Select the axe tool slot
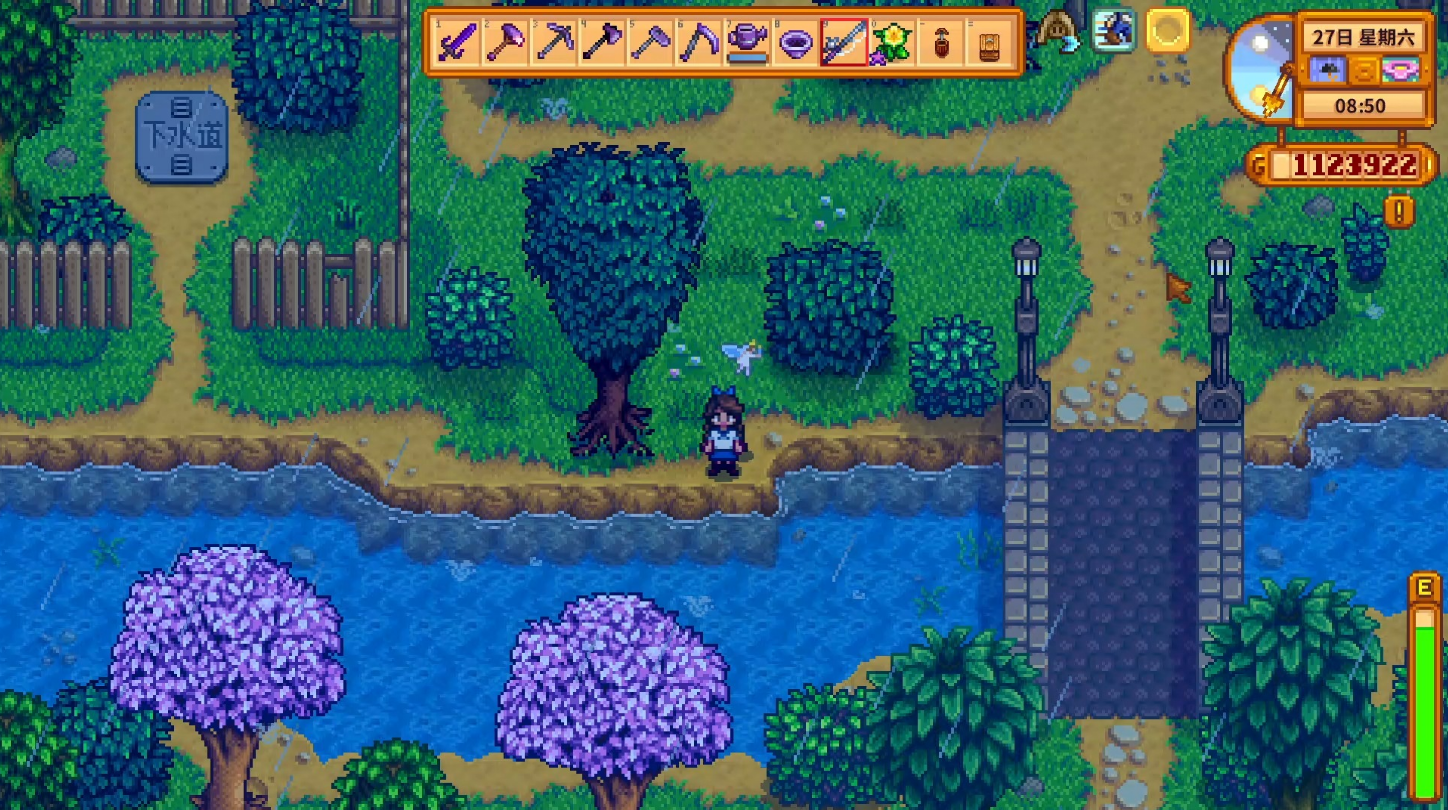Screen dimensions: 1448x810 point(602,43)
